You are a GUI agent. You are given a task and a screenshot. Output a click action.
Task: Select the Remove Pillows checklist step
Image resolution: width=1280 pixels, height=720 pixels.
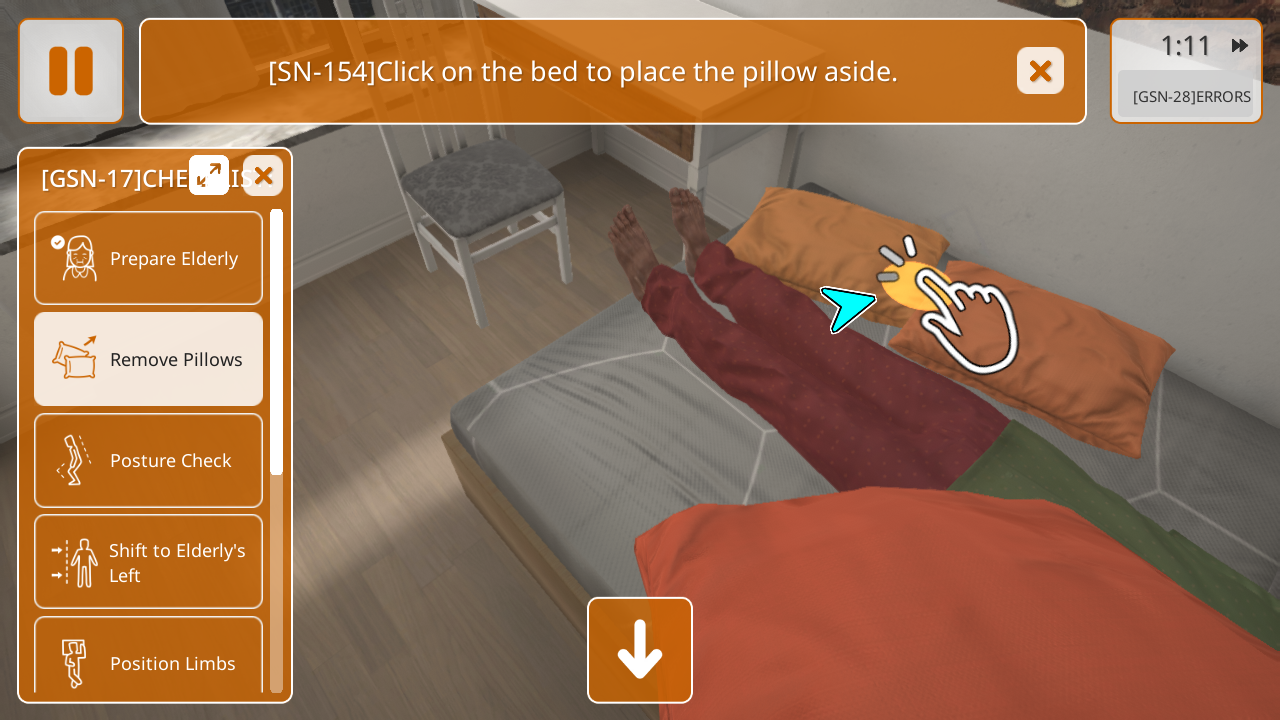149,359
